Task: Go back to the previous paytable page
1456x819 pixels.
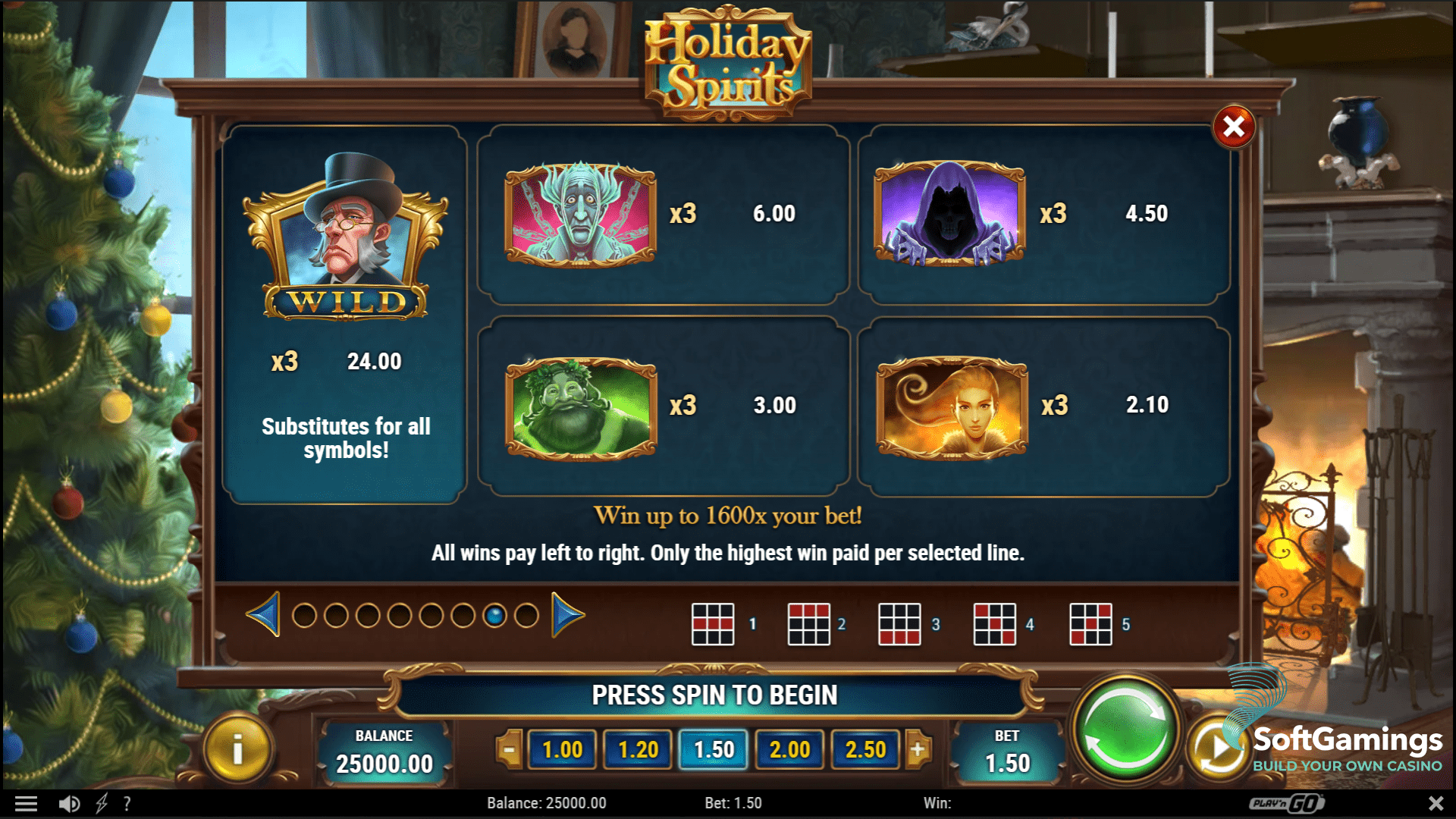Action: [x=263, y=616]
